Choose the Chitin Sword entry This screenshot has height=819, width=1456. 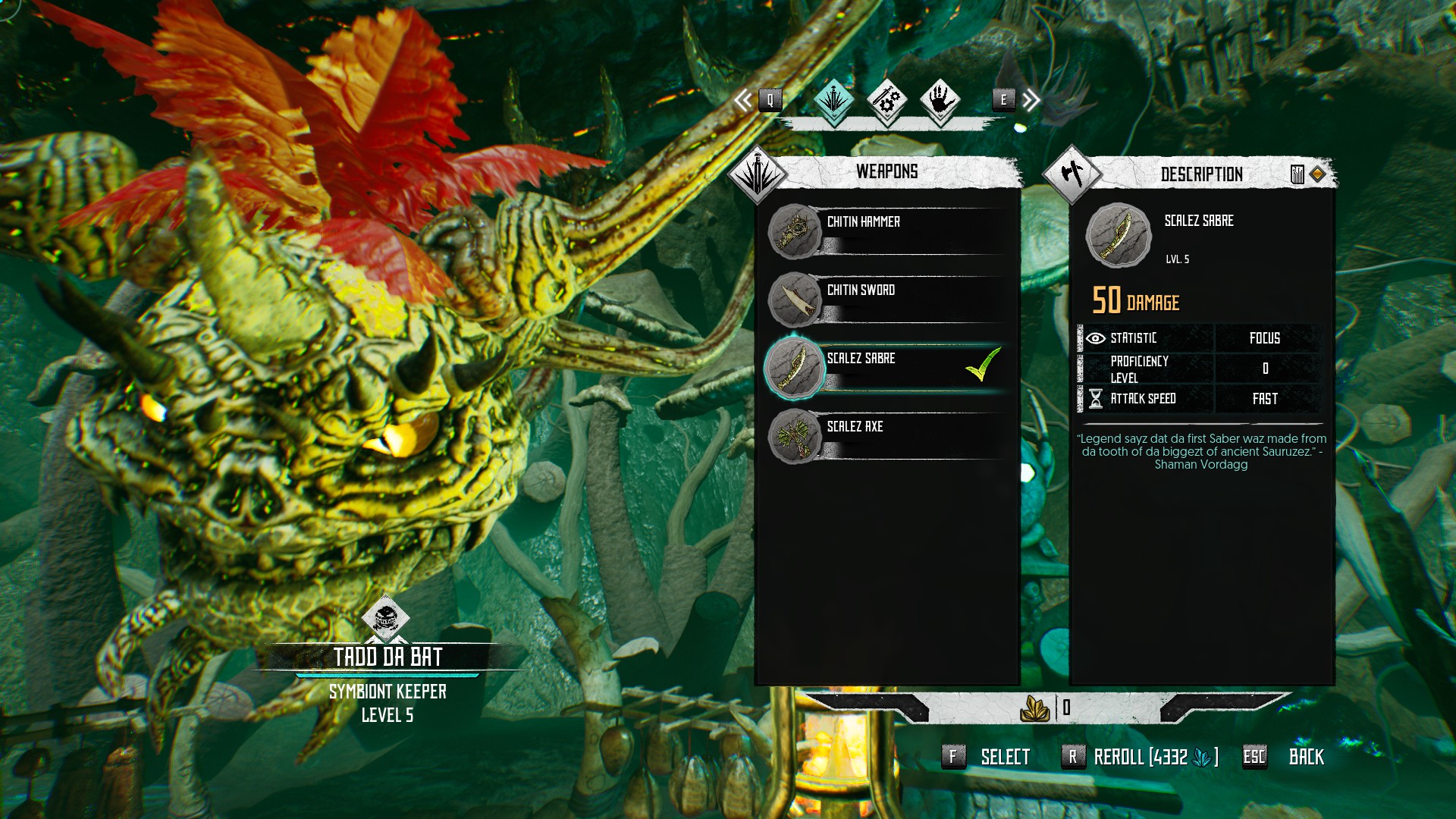click(887, 299)
